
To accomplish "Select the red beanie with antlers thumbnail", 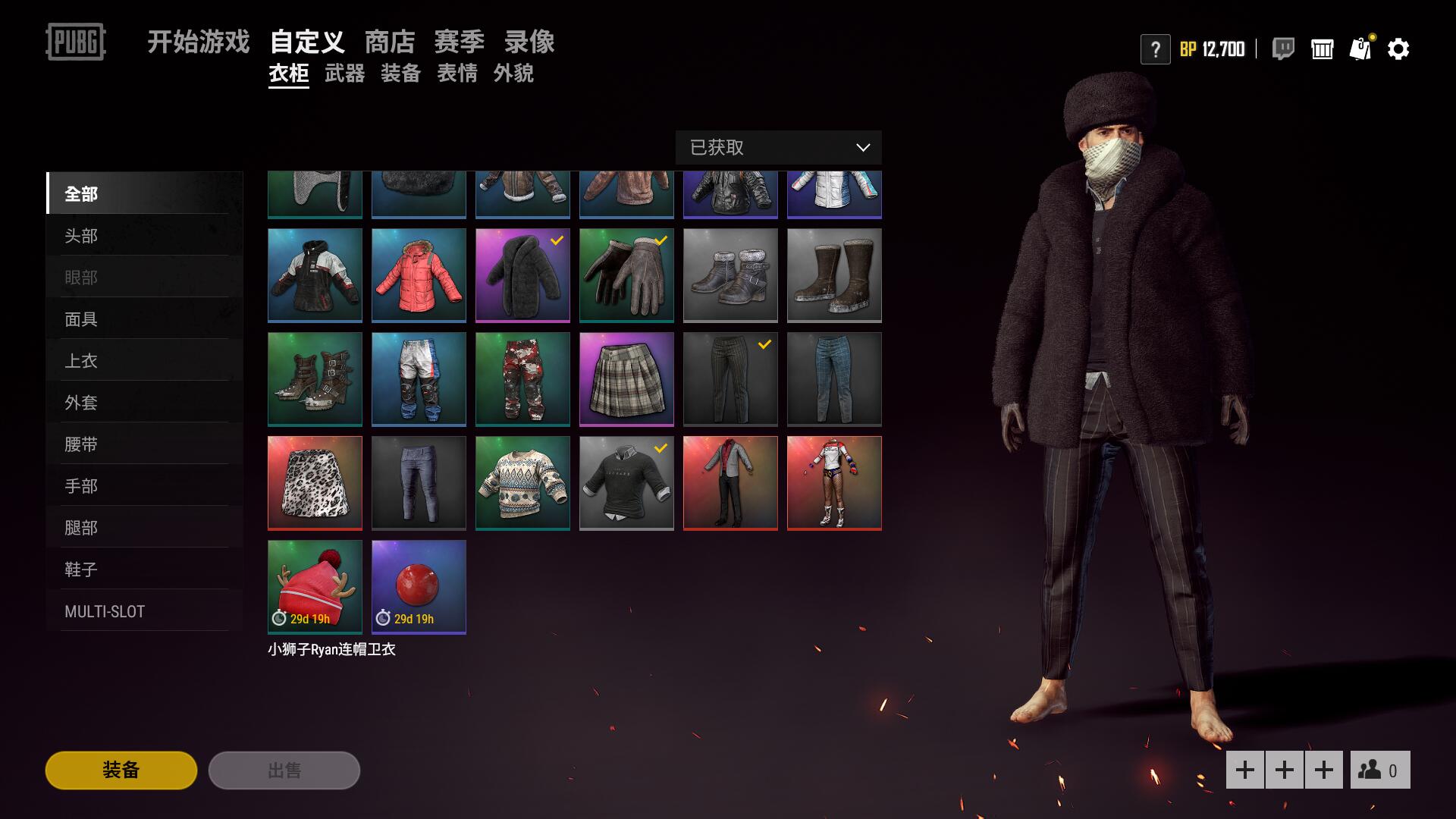I will coord(315,586).
